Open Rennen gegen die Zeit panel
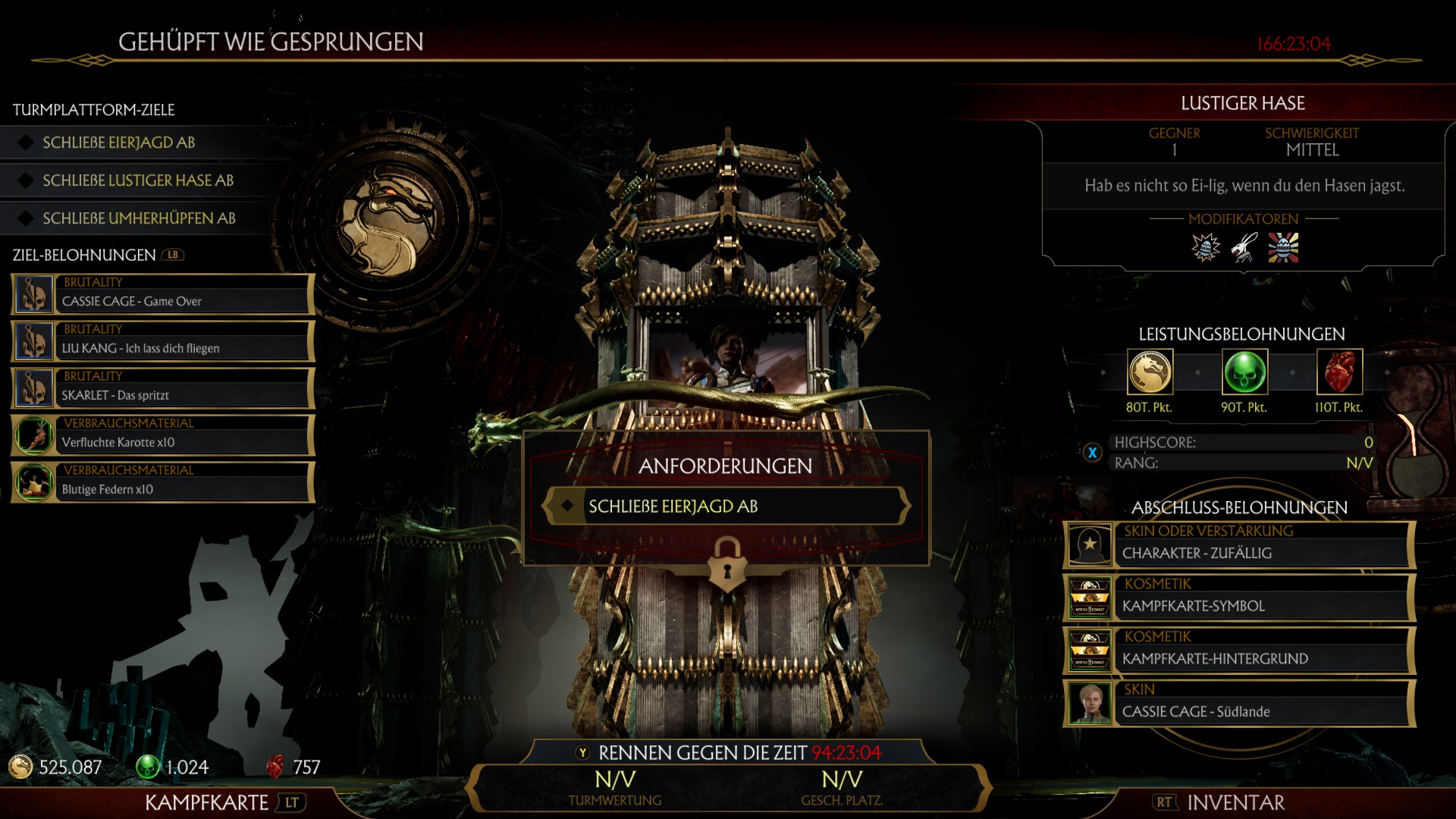This screenshot has width=1456, height=819. click(728, 753)
